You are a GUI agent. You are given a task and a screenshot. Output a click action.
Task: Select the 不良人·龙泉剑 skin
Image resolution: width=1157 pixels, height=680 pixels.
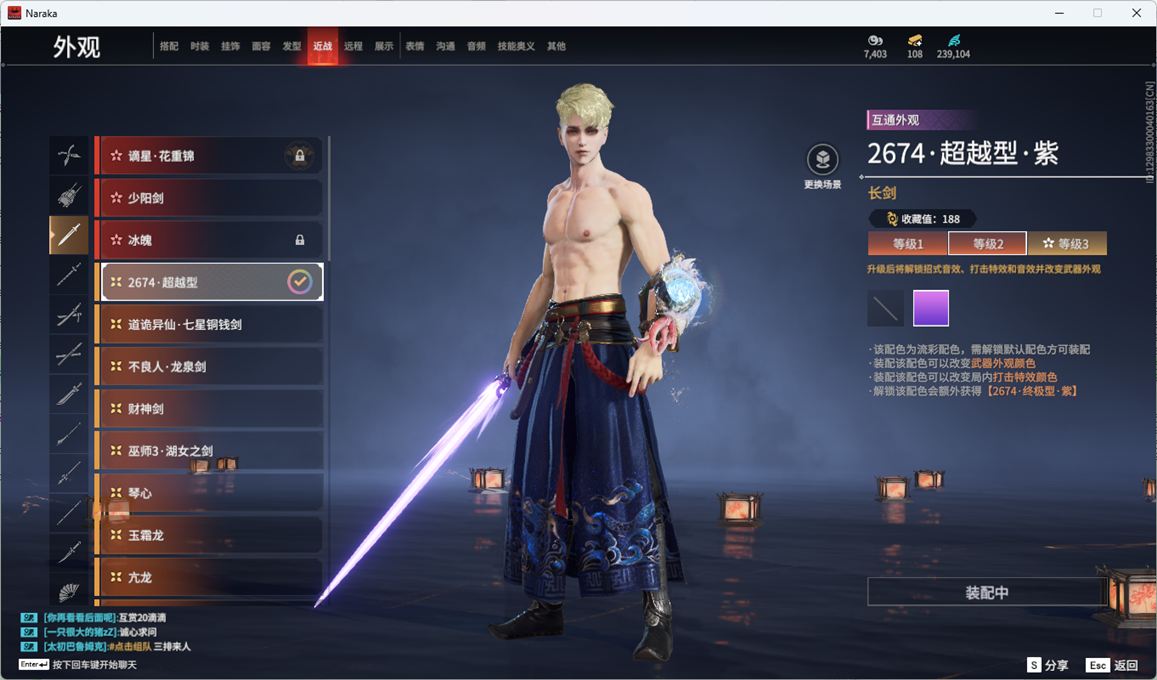tap(209, 366)
